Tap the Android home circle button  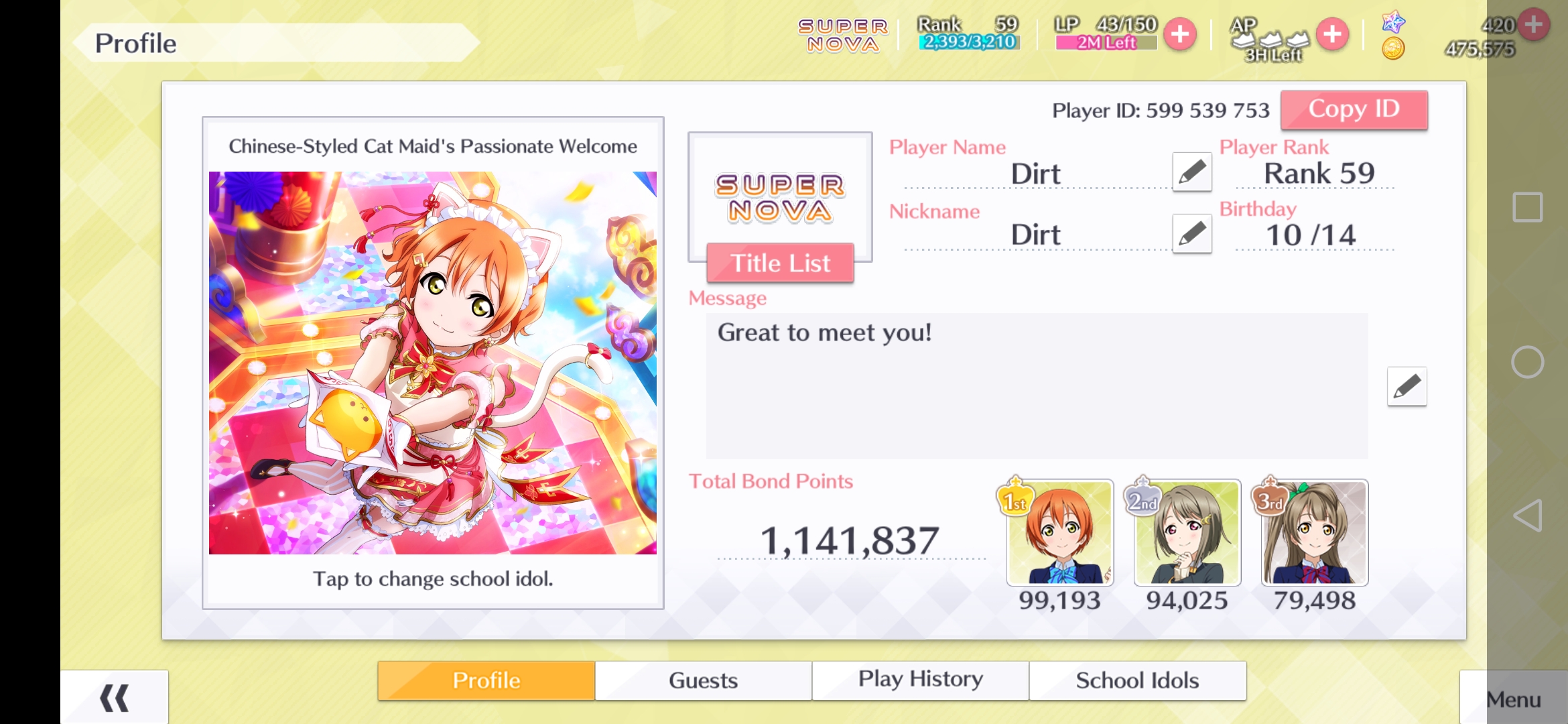coord(1527,362)
